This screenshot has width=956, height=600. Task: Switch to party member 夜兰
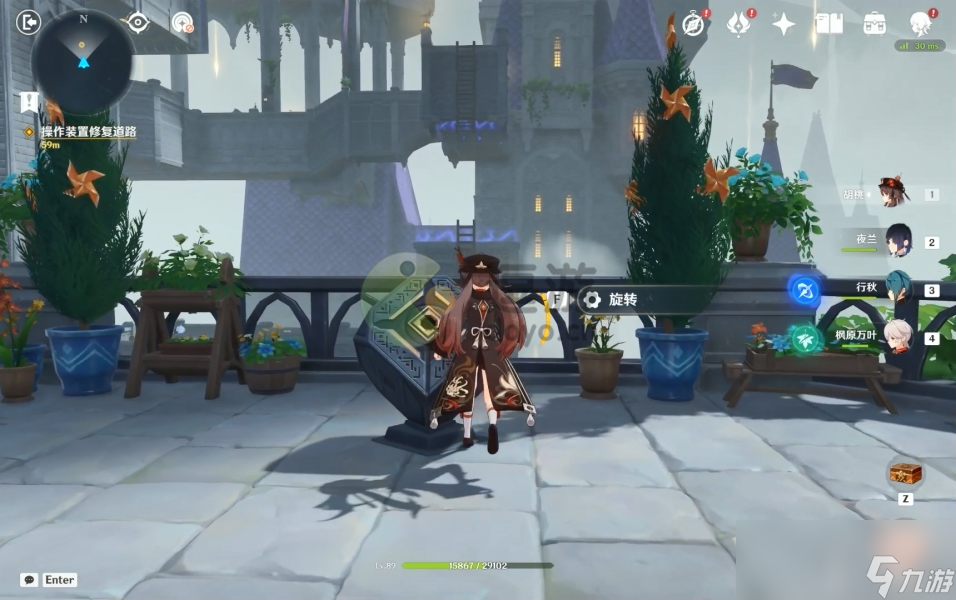897,241
